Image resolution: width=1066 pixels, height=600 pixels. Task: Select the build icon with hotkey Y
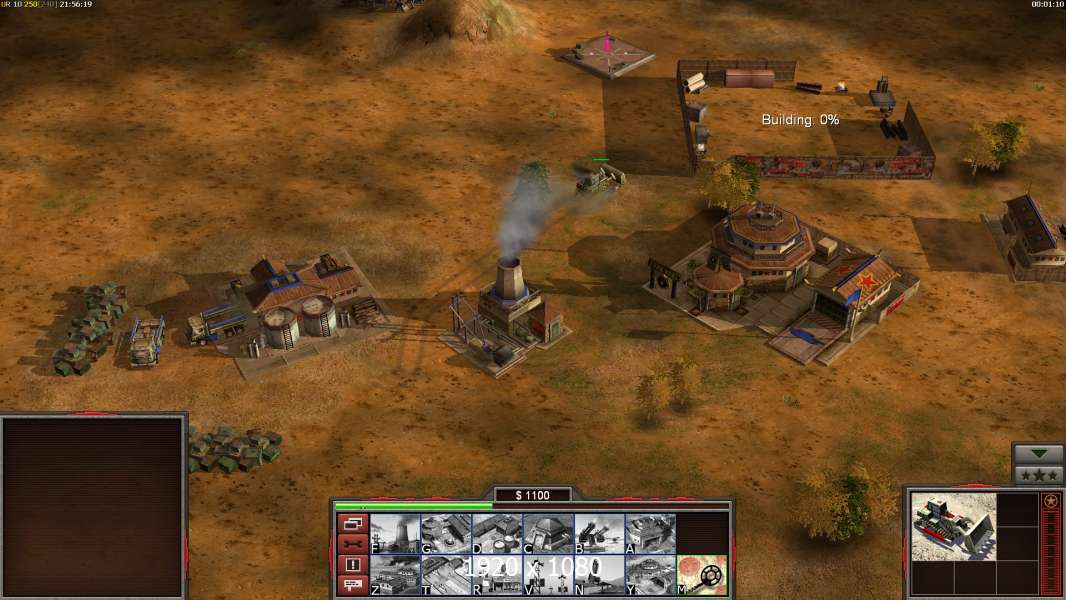pyautogui.click(x=650, y=575)
